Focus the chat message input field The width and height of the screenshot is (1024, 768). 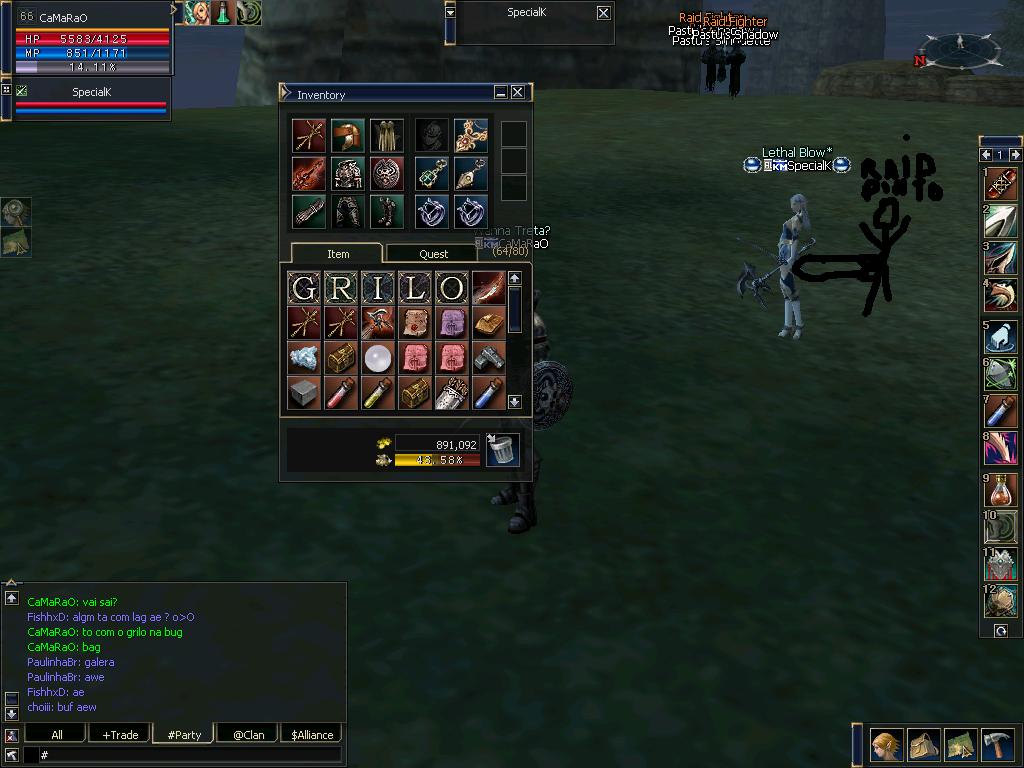click(190, 755)
